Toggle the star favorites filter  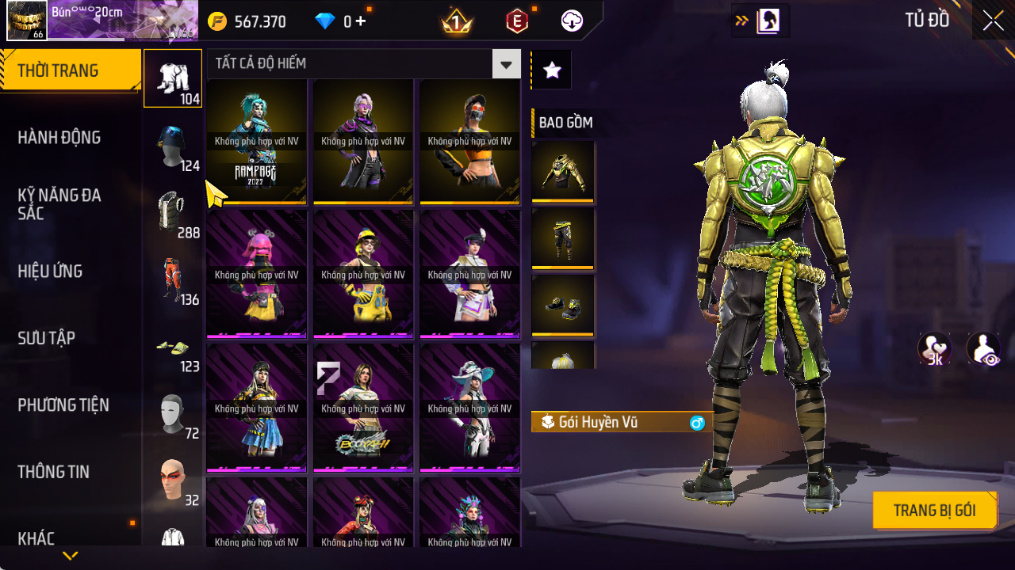click(551, 69)
